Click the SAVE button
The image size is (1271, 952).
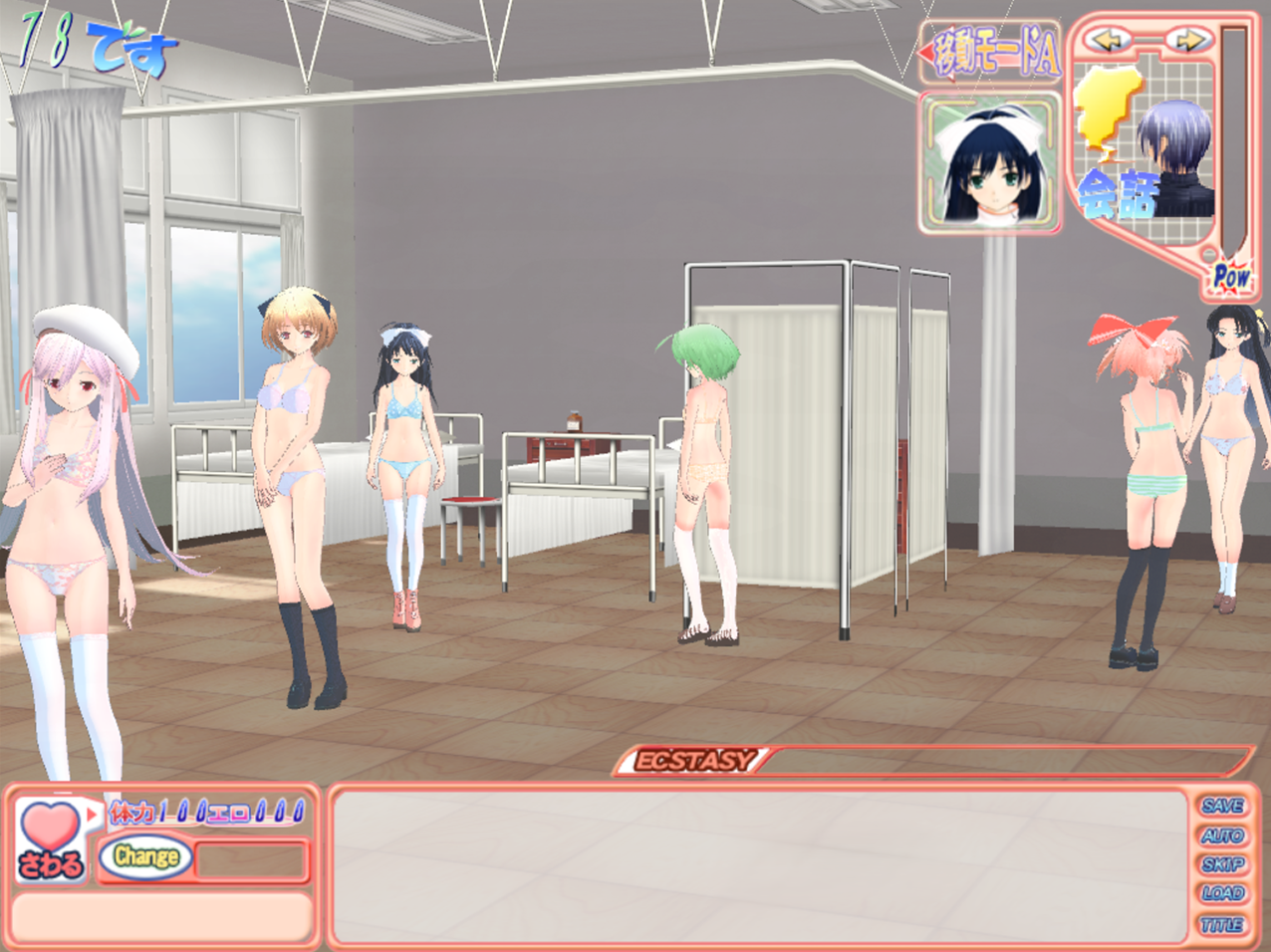[1222, 806]
